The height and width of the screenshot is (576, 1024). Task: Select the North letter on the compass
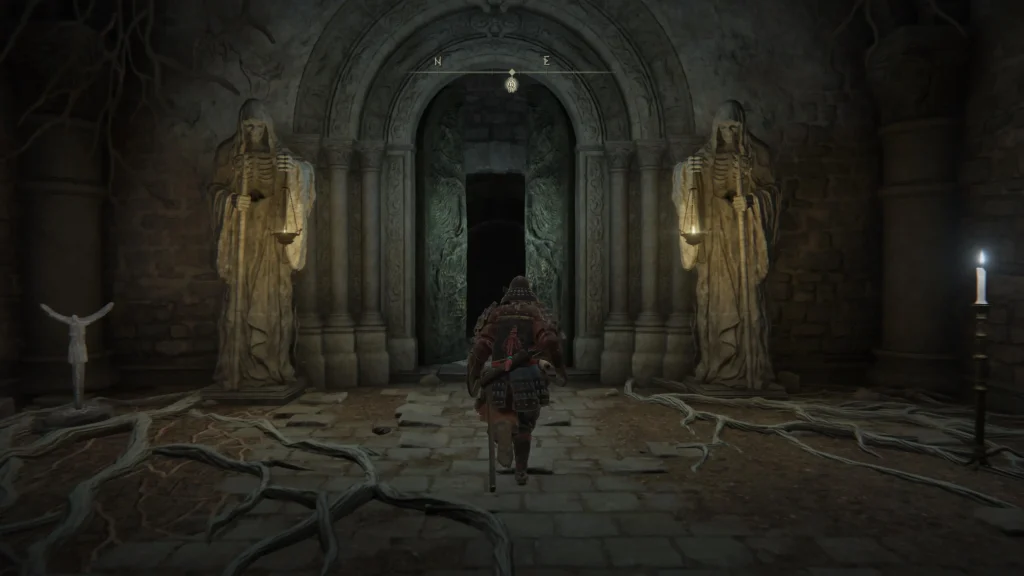[437, 61]
